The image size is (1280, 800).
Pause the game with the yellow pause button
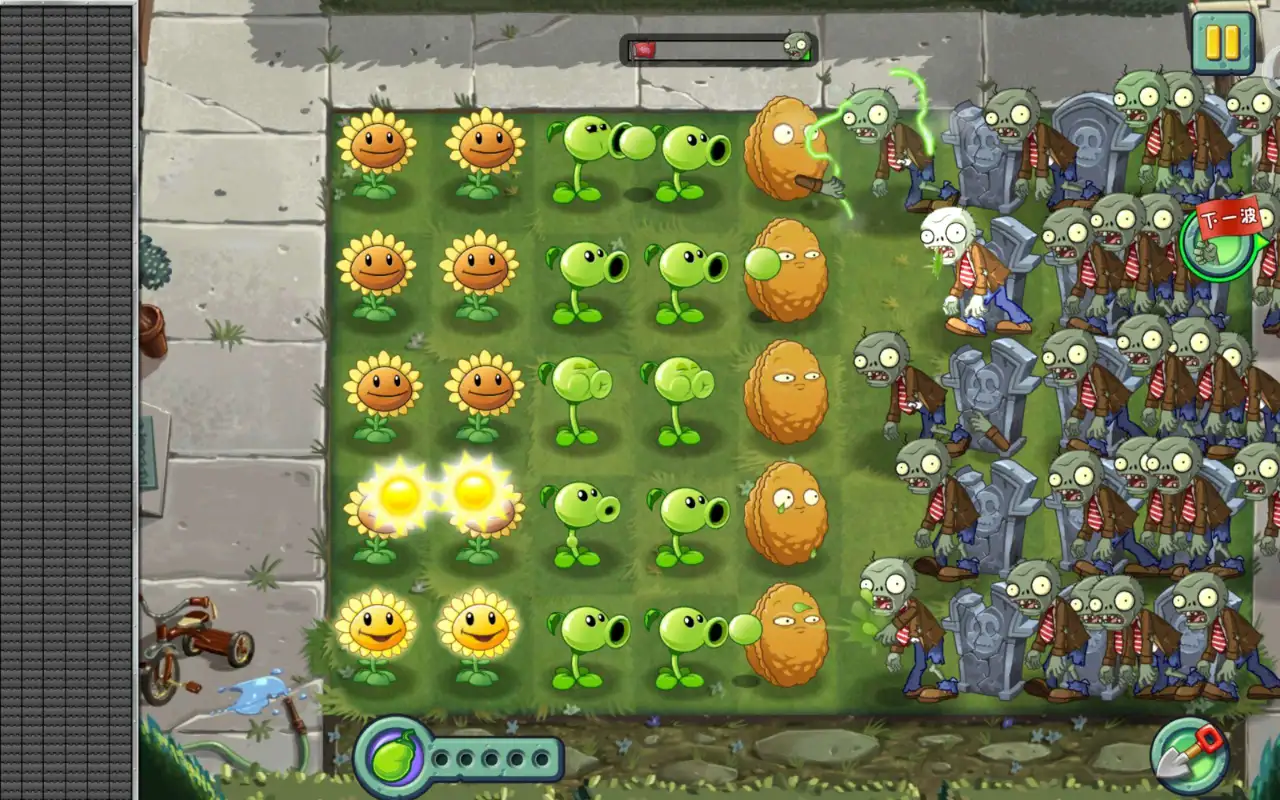pos(1222,42)
